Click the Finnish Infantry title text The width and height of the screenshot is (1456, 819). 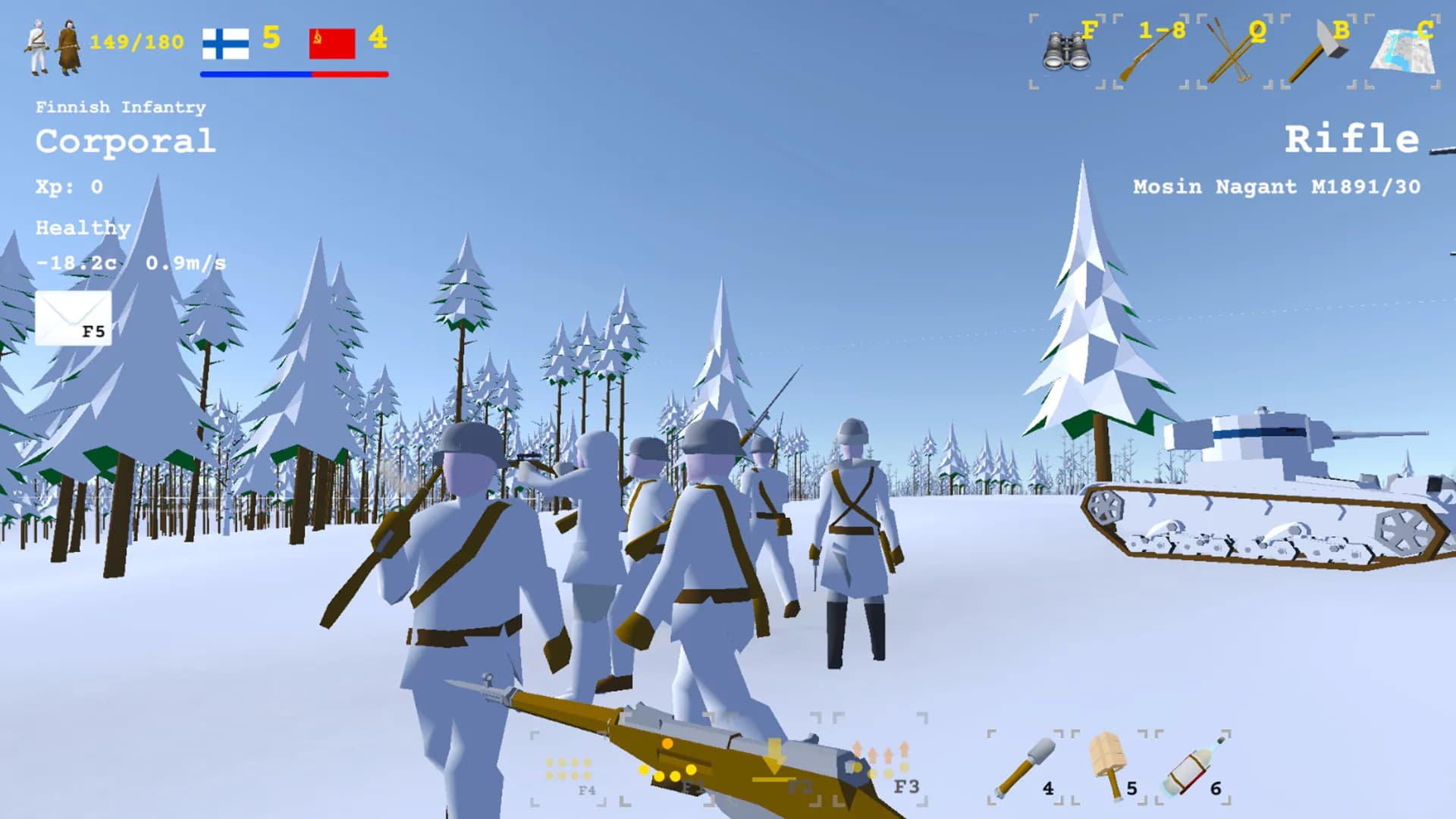pos(120,107)
